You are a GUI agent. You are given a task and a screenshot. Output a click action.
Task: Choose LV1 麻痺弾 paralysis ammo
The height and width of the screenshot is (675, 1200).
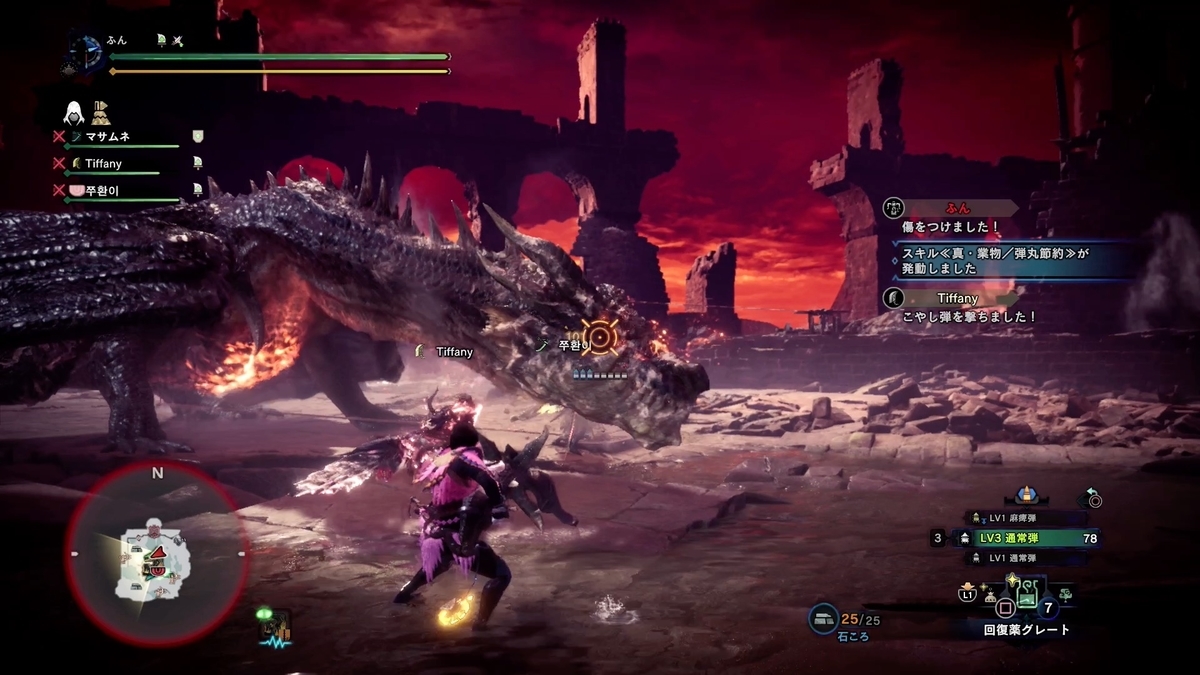(1030, 518)
